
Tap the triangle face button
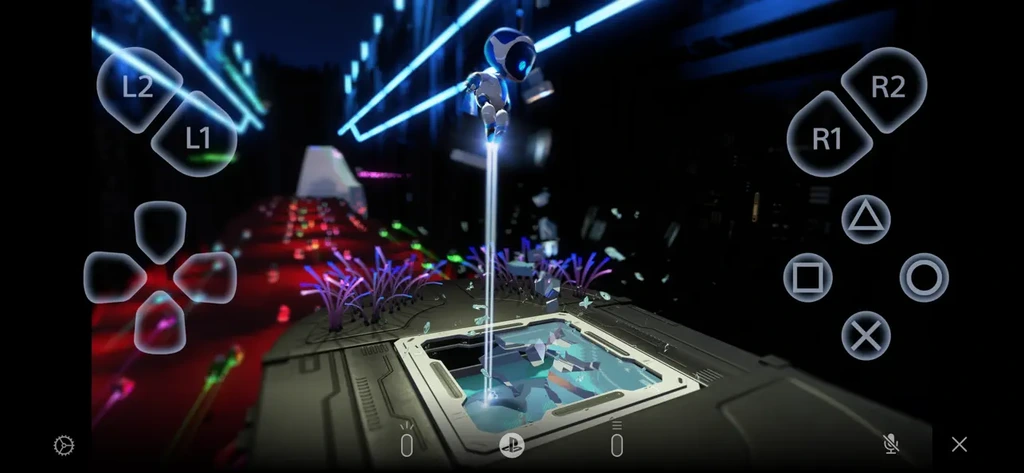click(866, 220)
